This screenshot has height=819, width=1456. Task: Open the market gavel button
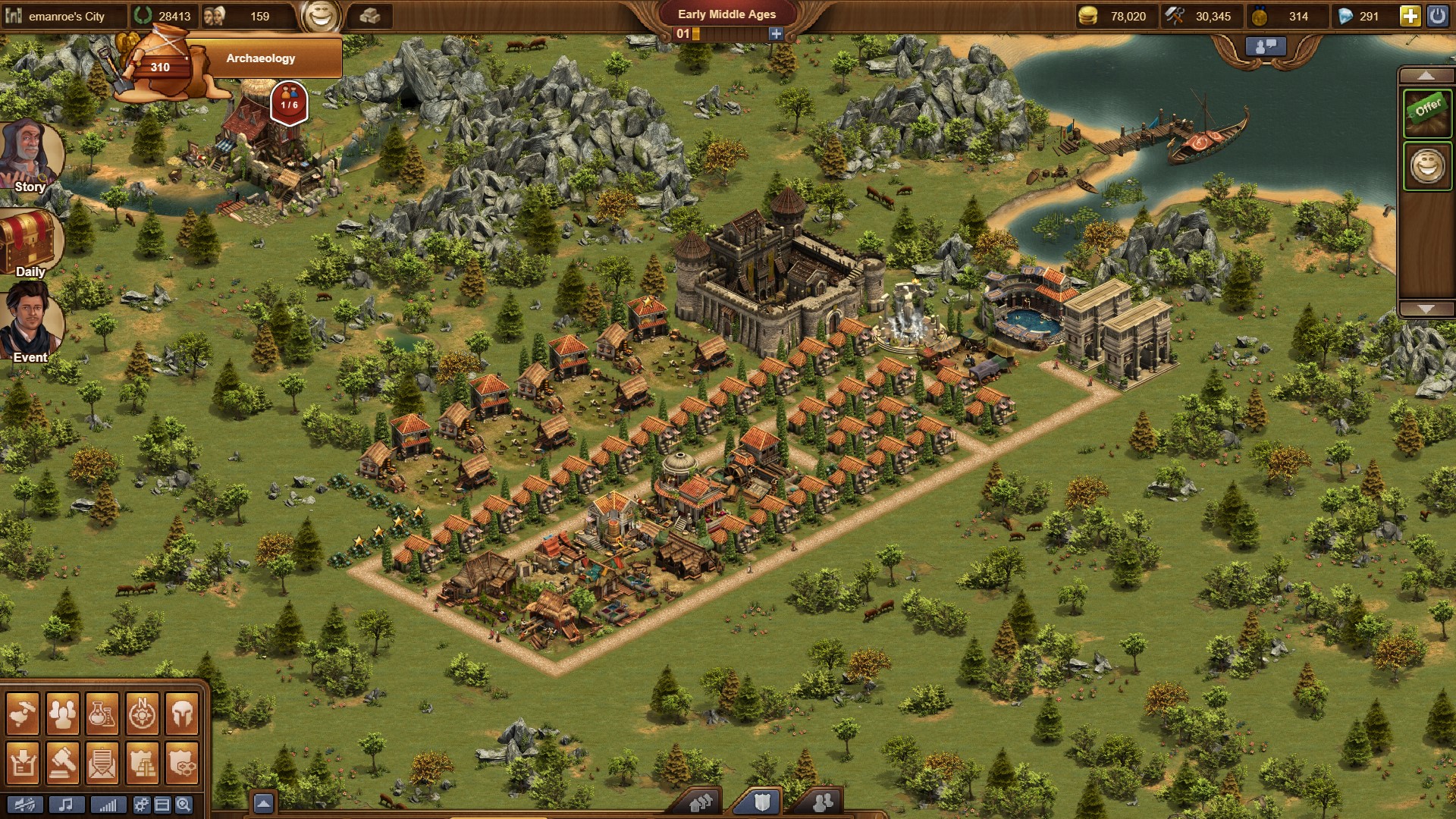click(62, 762)
